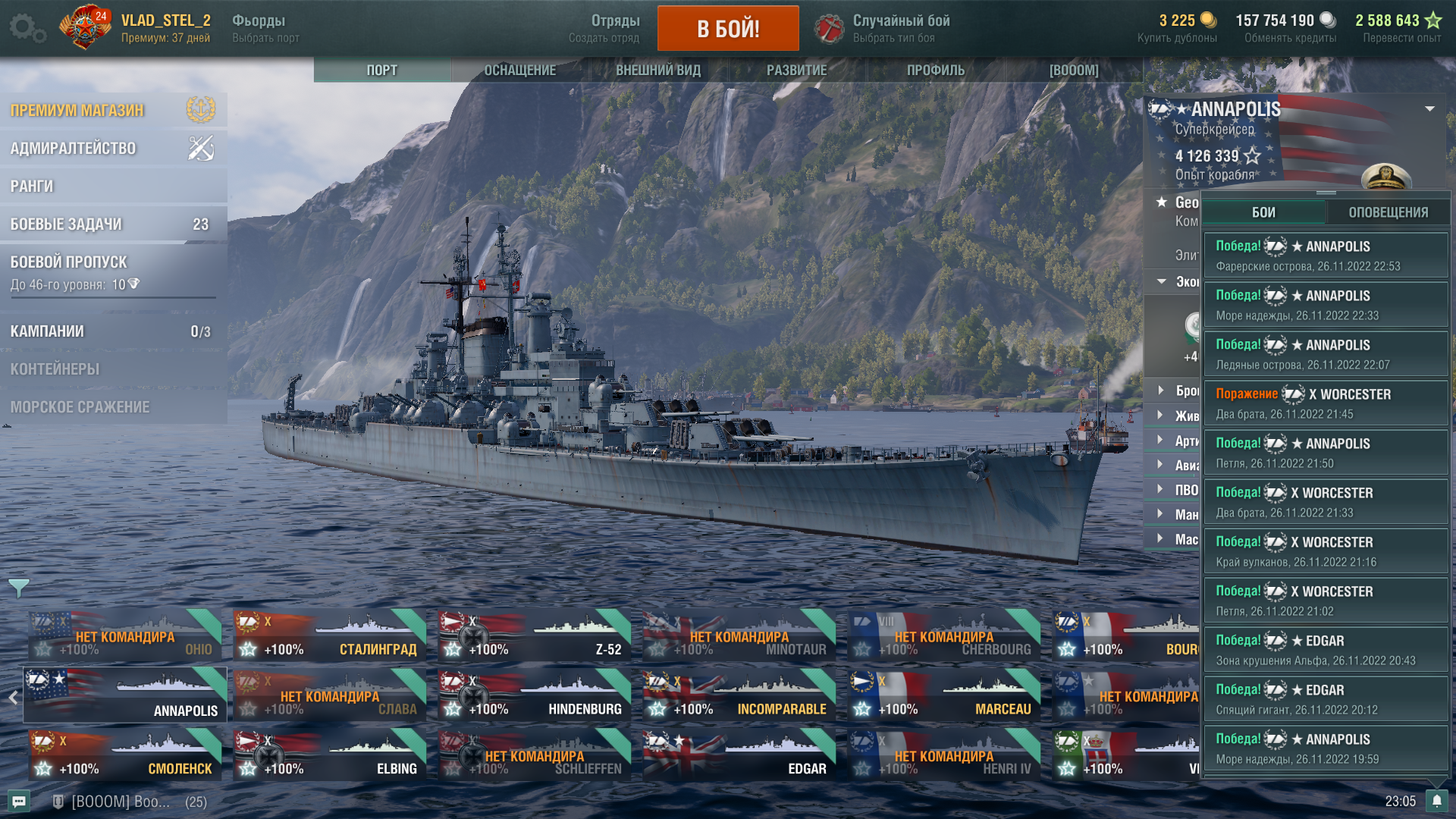Choose battle type Случайный бой
Image resolution: width=1456 pixels, height=819 pixels.
pos(900,28)
